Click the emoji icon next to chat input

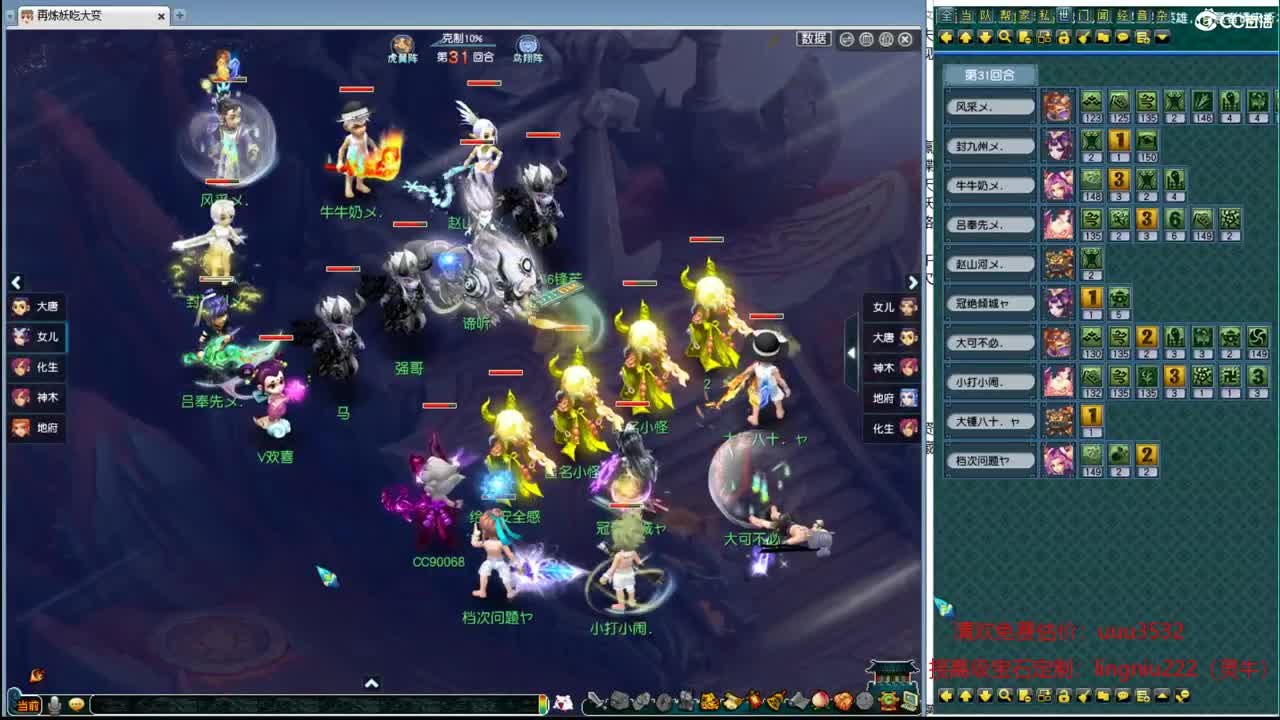76,706
